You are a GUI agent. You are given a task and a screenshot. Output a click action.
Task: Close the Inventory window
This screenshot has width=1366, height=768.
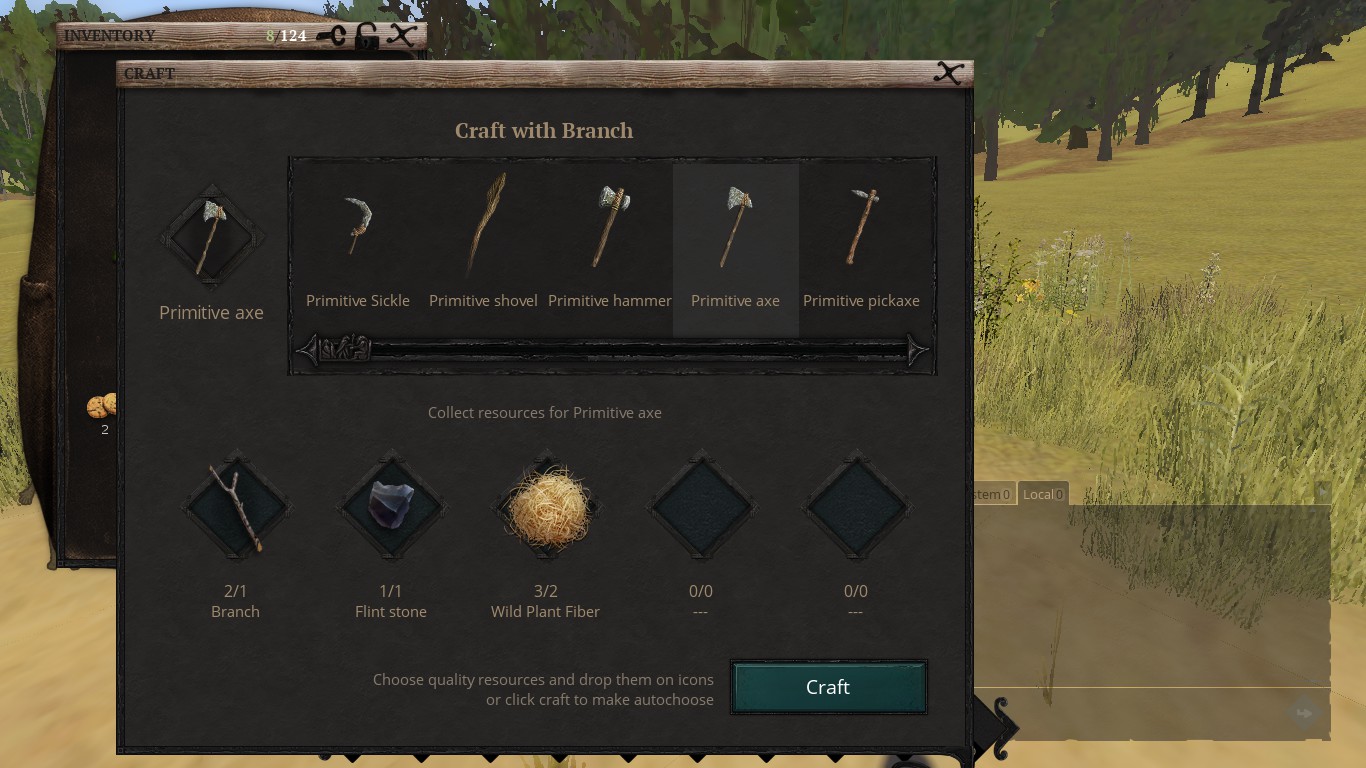(x=402, y=35)
